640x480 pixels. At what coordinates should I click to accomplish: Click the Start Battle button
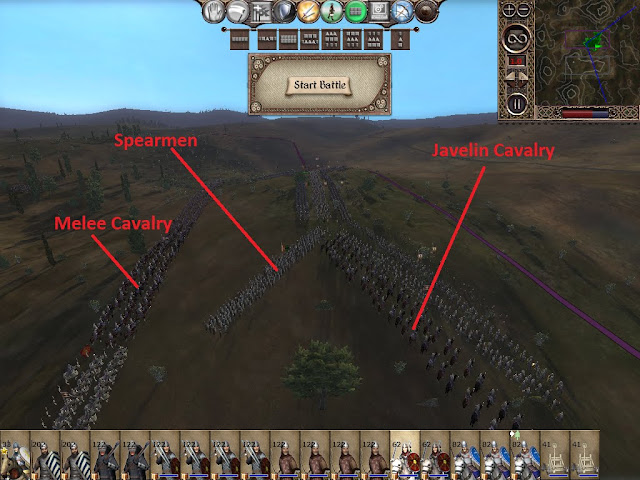319,84
